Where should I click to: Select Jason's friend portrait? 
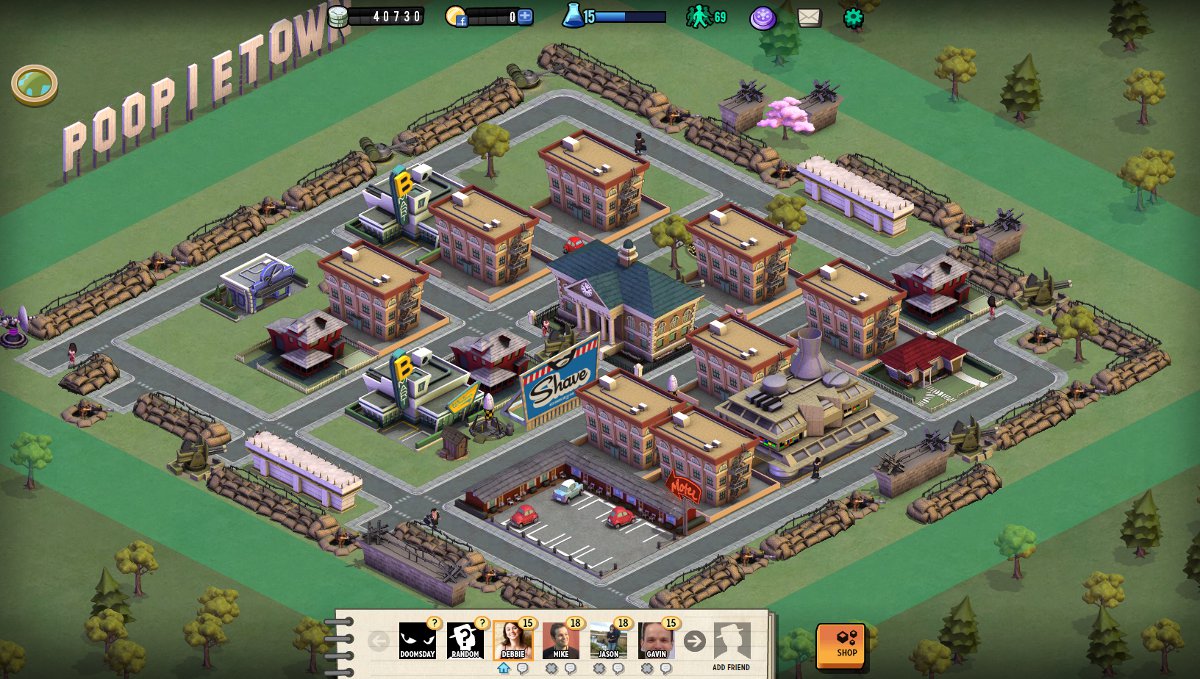coord(608,640)
